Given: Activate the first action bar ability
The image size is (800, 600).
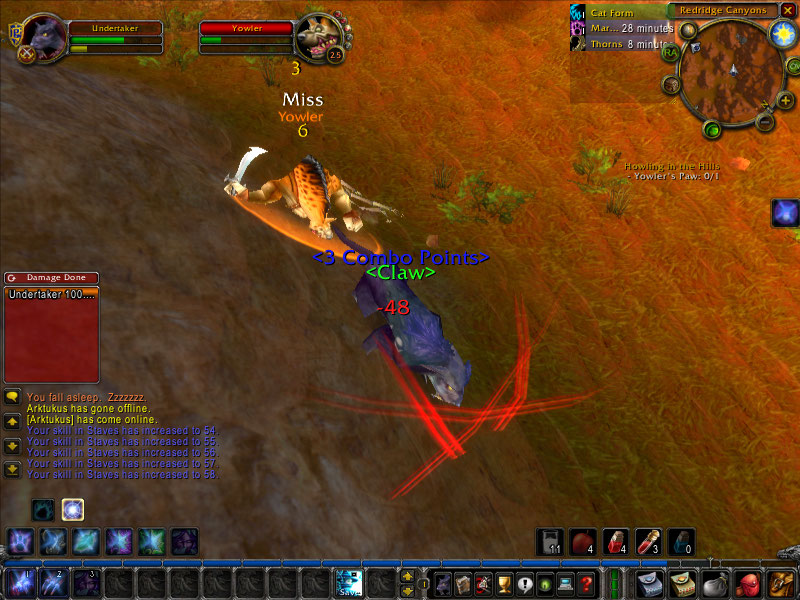Looking at the screenshot, I should point(20,582).
